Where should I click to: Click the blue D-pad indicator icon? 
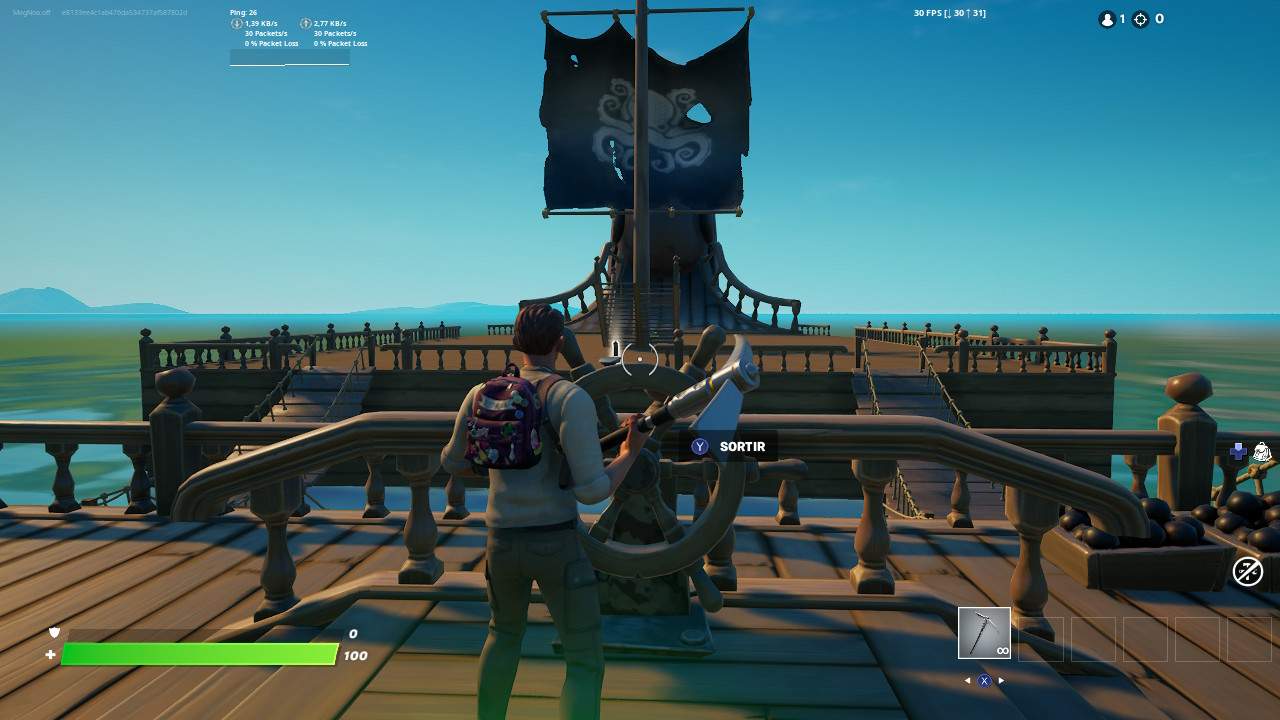pos(1238,451)
